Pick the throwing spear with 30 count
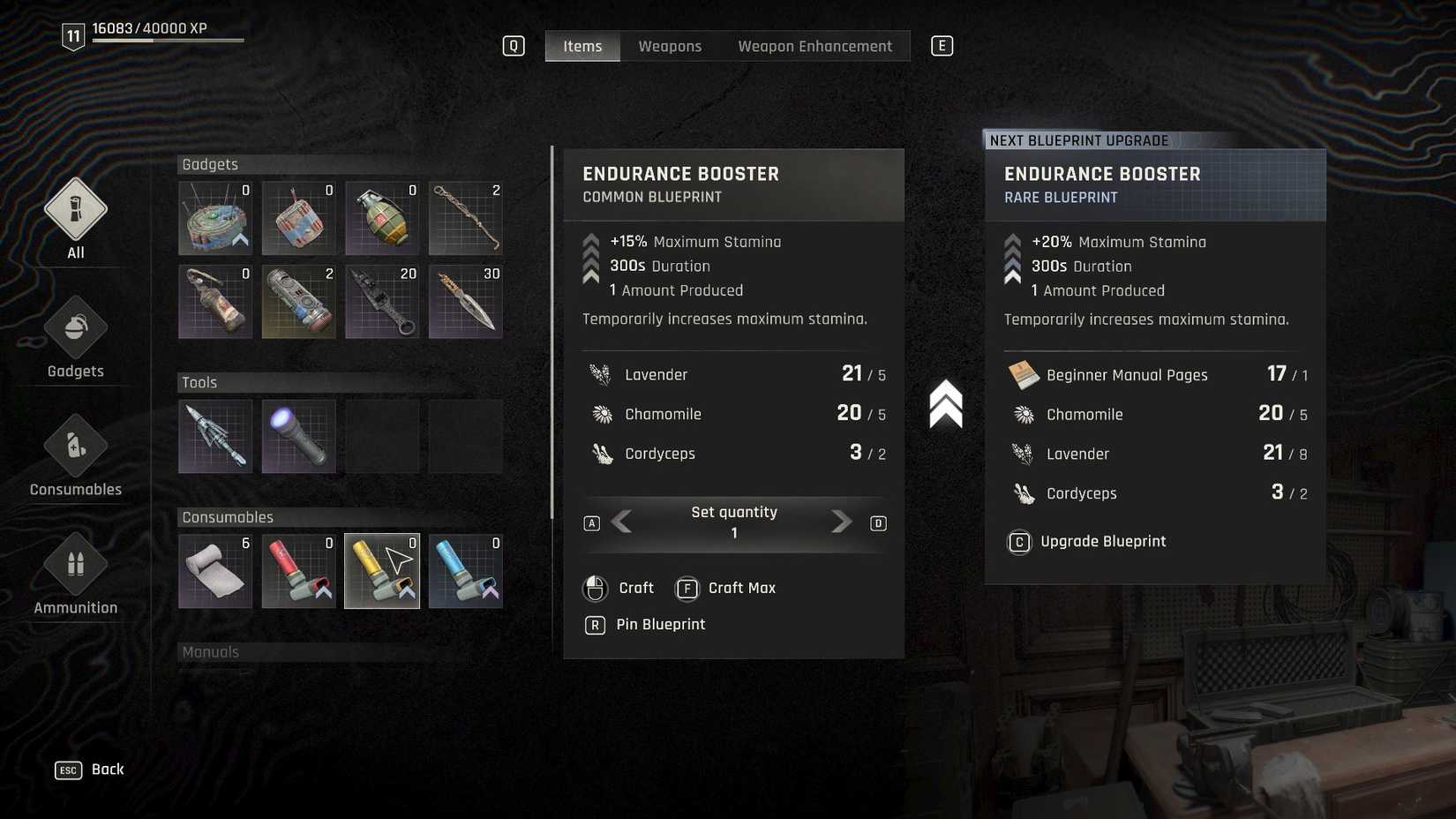The height and width of the screenshot is (819, 1456). (x=465, y=301)
